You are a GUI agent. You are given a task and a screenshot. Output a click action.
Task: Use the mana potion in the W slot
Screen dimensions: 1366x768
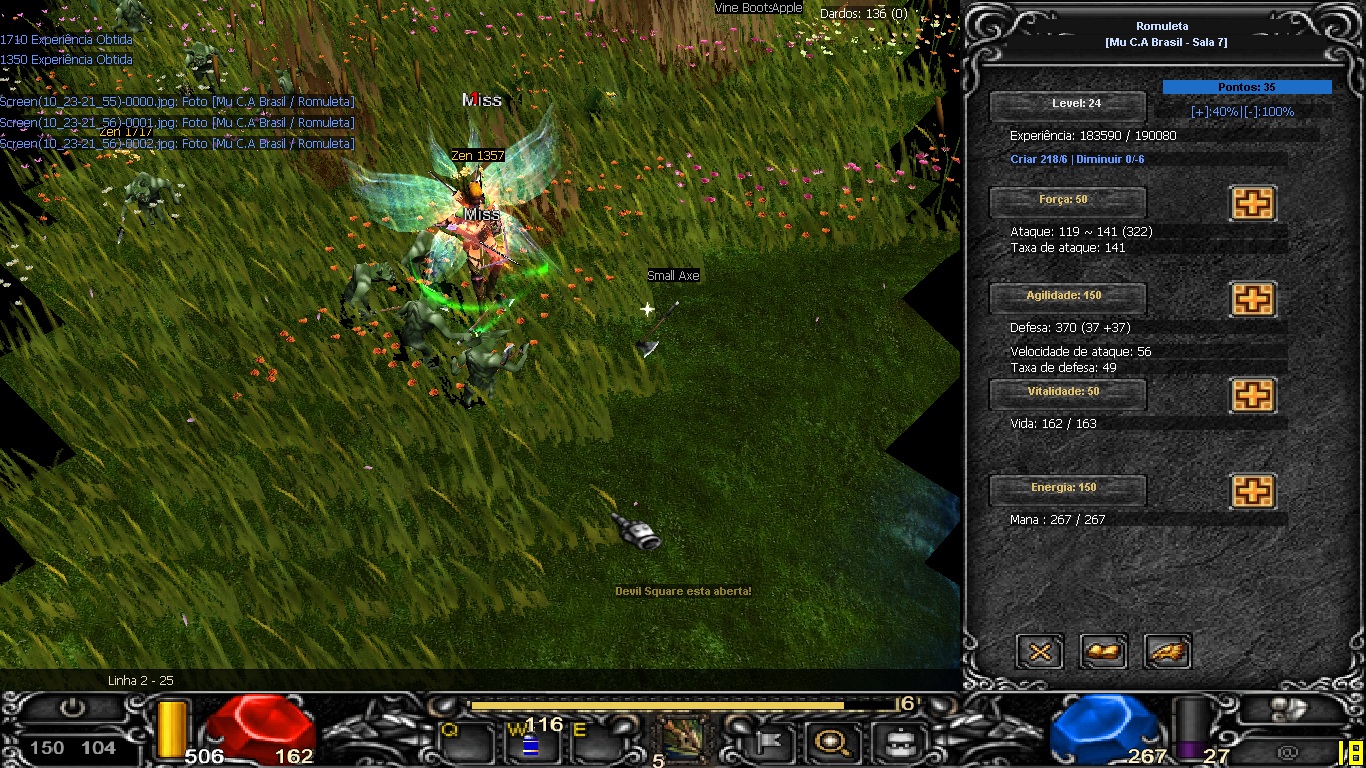[x=530, y=744]
